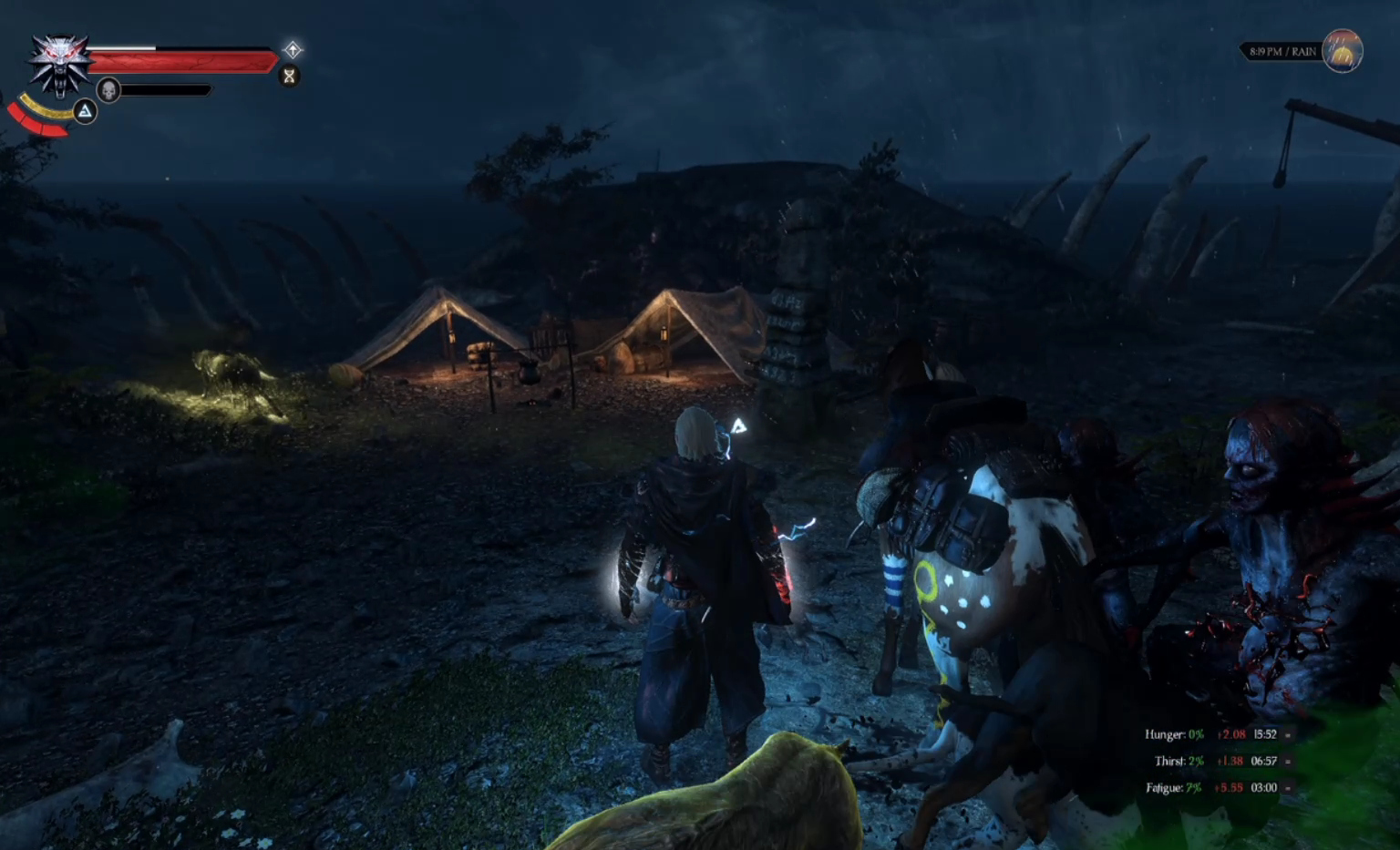
Task: Click the rain weather icon
Action: click(x=1342, y=51)
